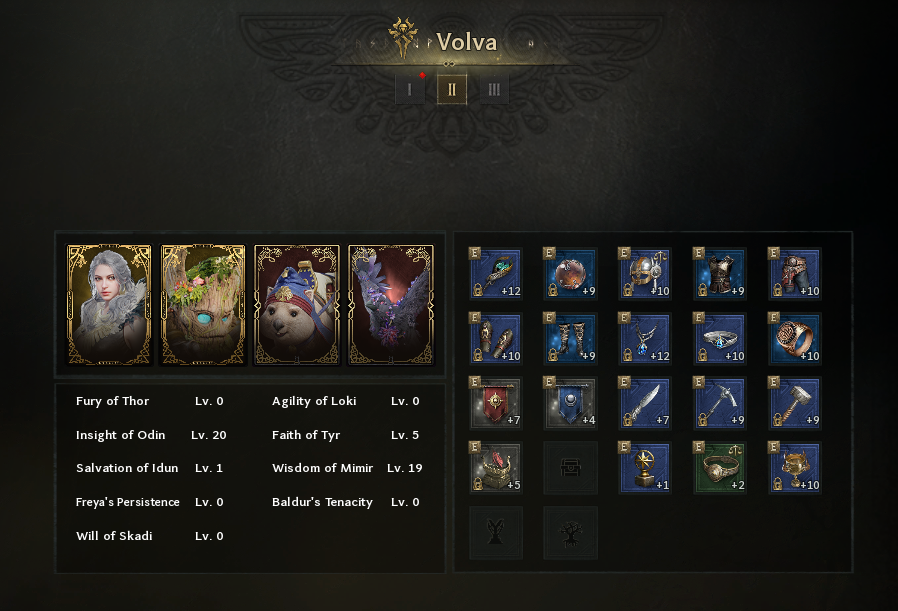Select the pickaxe +9 slot

[x=720, y=403]
